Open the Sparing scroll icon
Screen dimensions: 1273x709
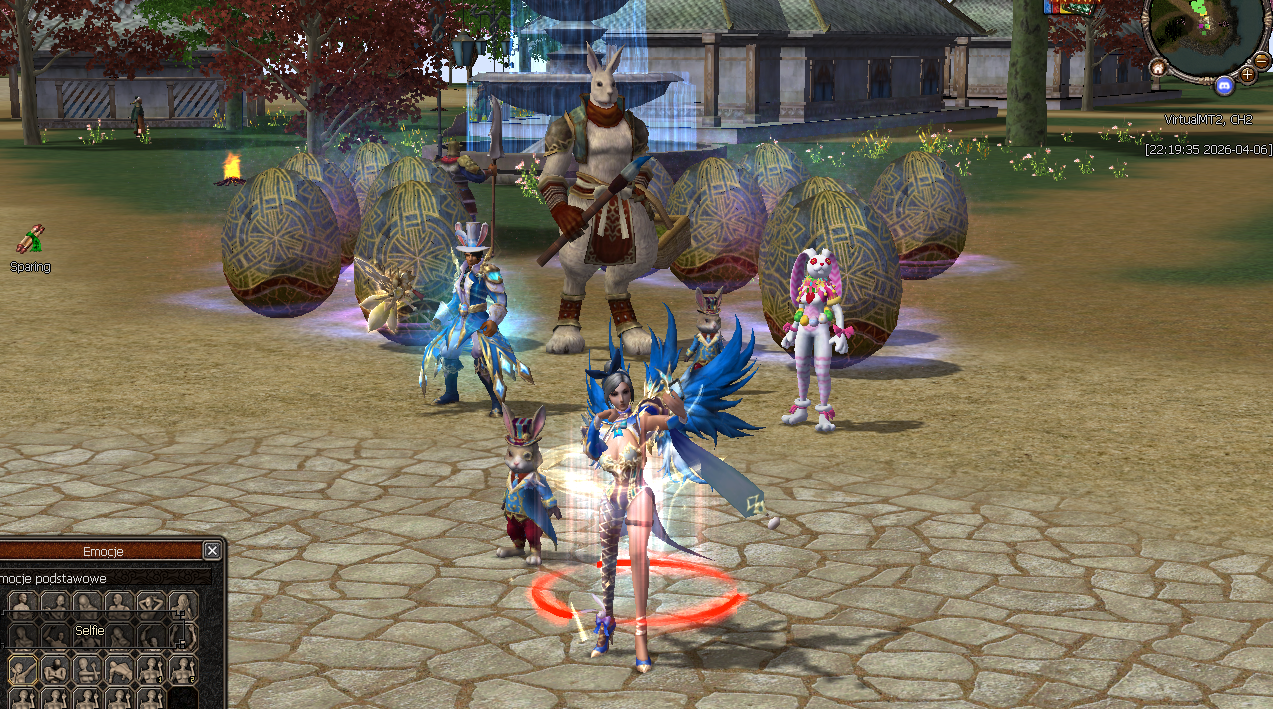29,240
